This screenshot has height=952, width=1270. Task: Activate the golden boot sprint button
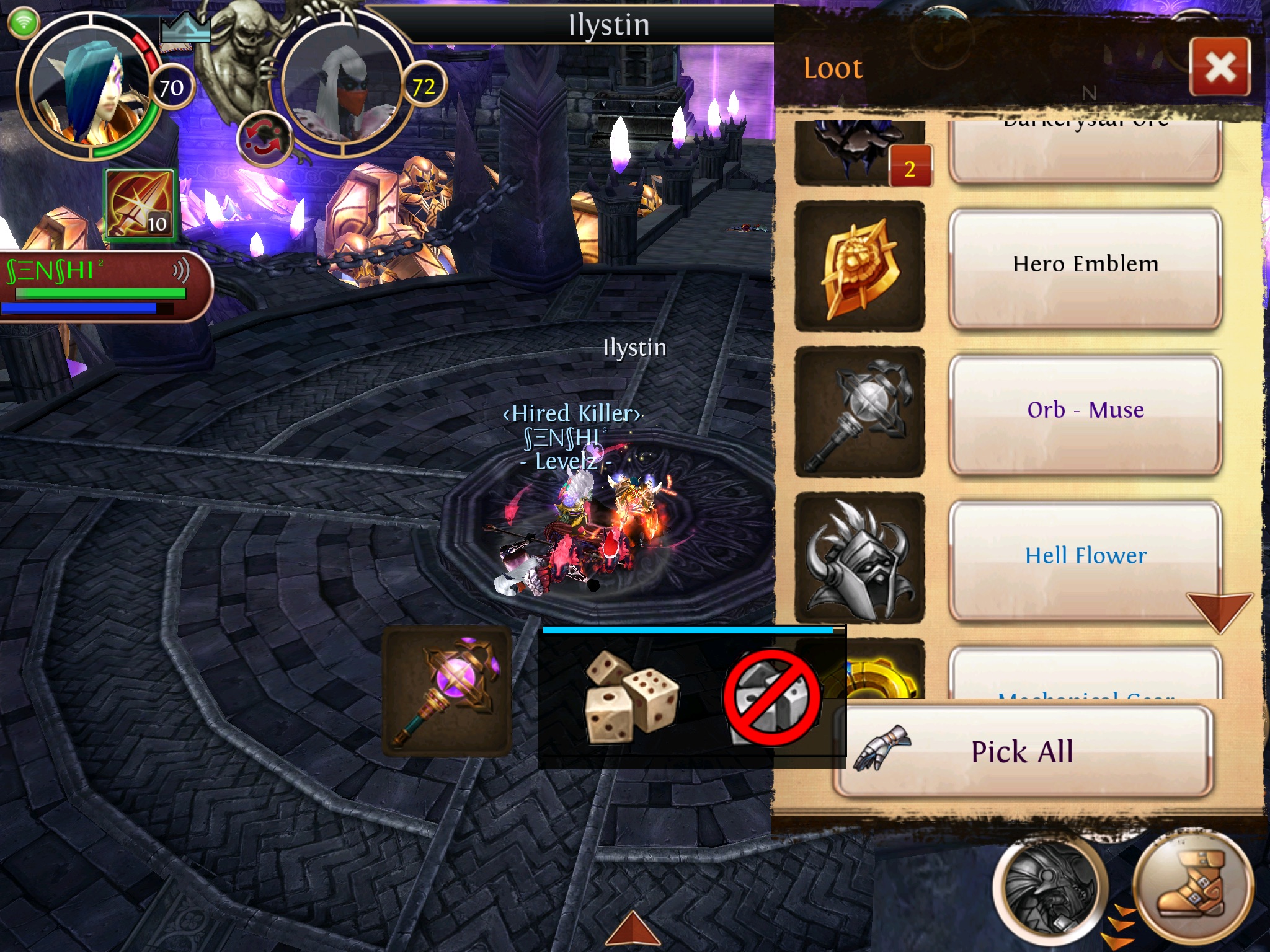point(1192,888)
